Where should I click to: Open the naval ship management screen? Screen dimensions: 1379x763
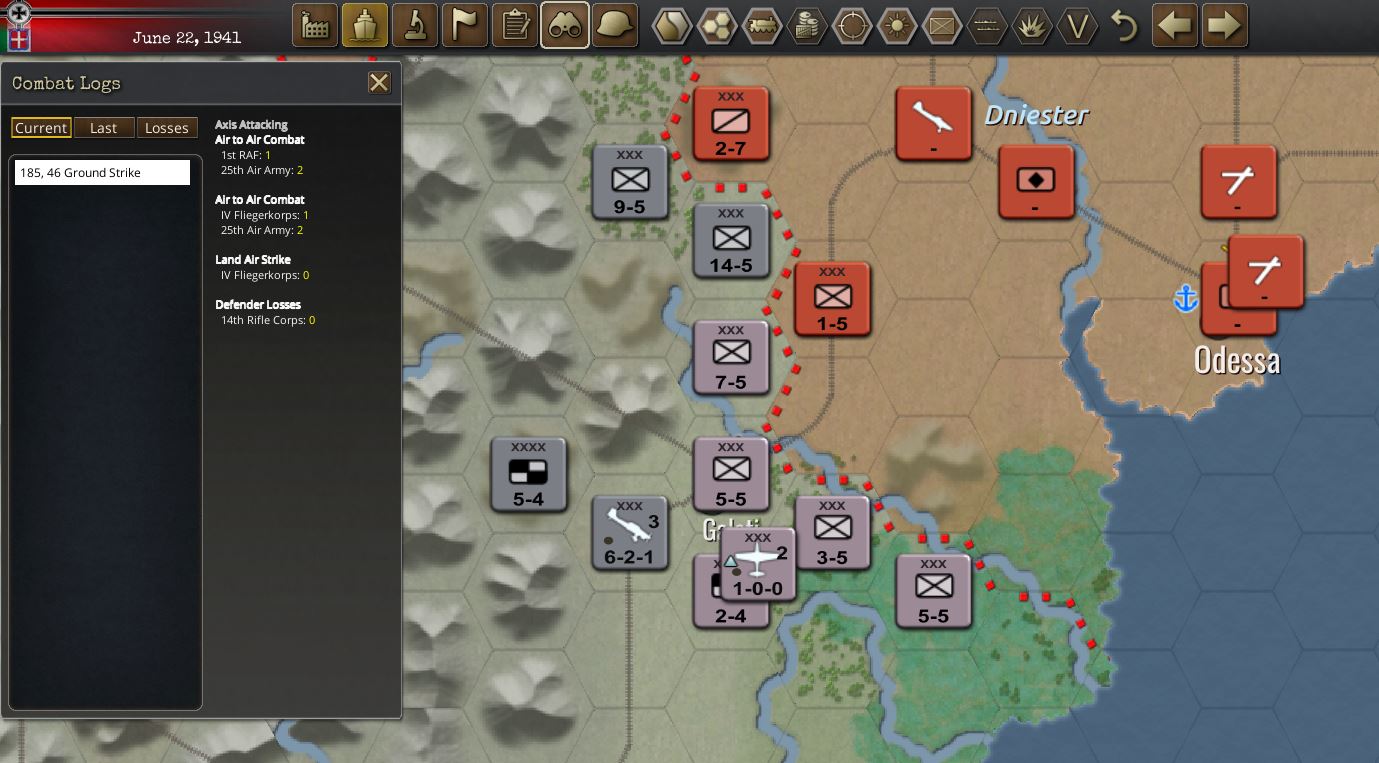364,25
